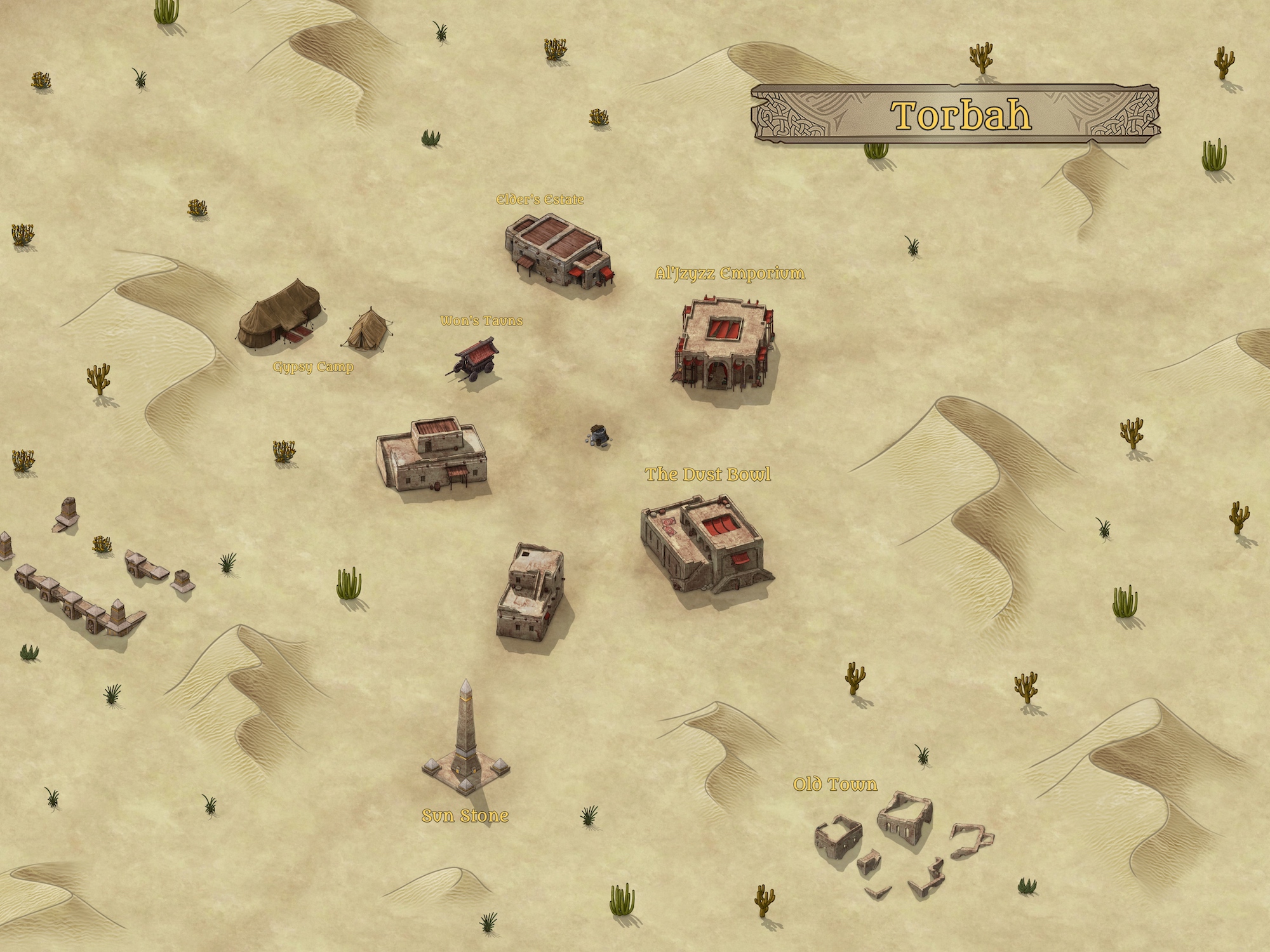
Task: Visit the Gypsy Camp map label
Action: click(313, 367)
